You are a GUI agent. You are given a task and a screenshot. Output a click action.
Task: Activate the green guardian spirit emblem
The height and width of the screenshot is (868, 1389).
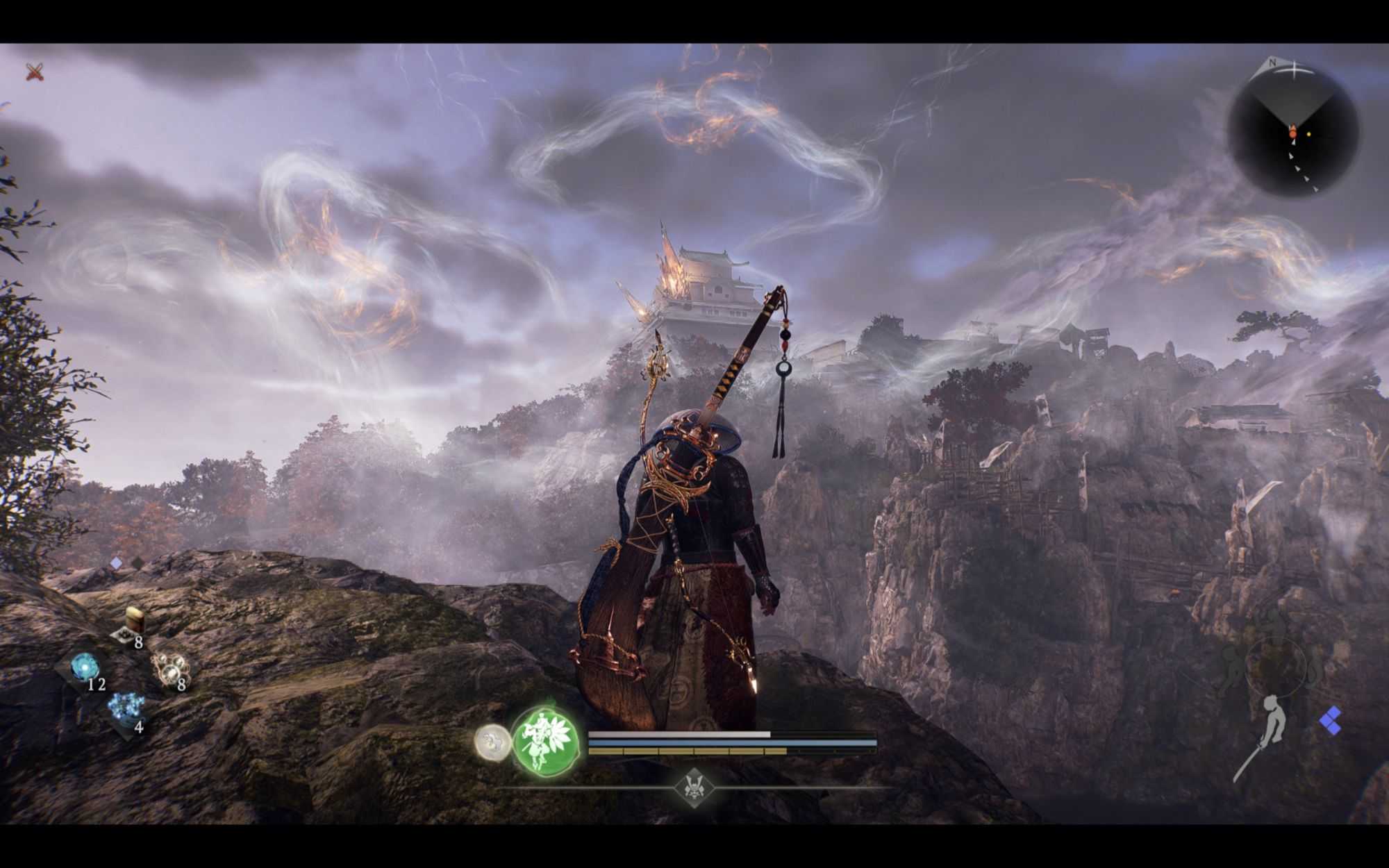click(x=546, y=741)
